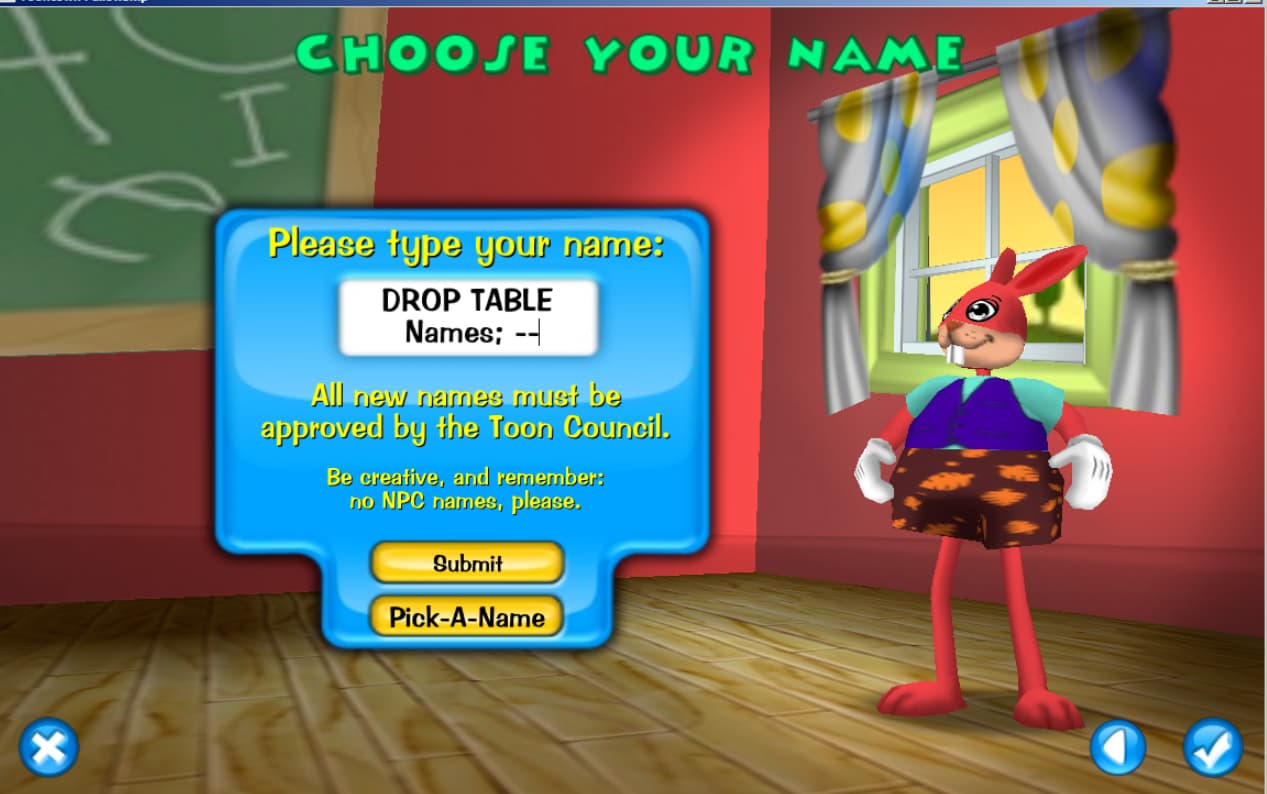The height and width of the screenshot is (794, 1267).
Task: Submit the typed name
Action: coord(467,563)
